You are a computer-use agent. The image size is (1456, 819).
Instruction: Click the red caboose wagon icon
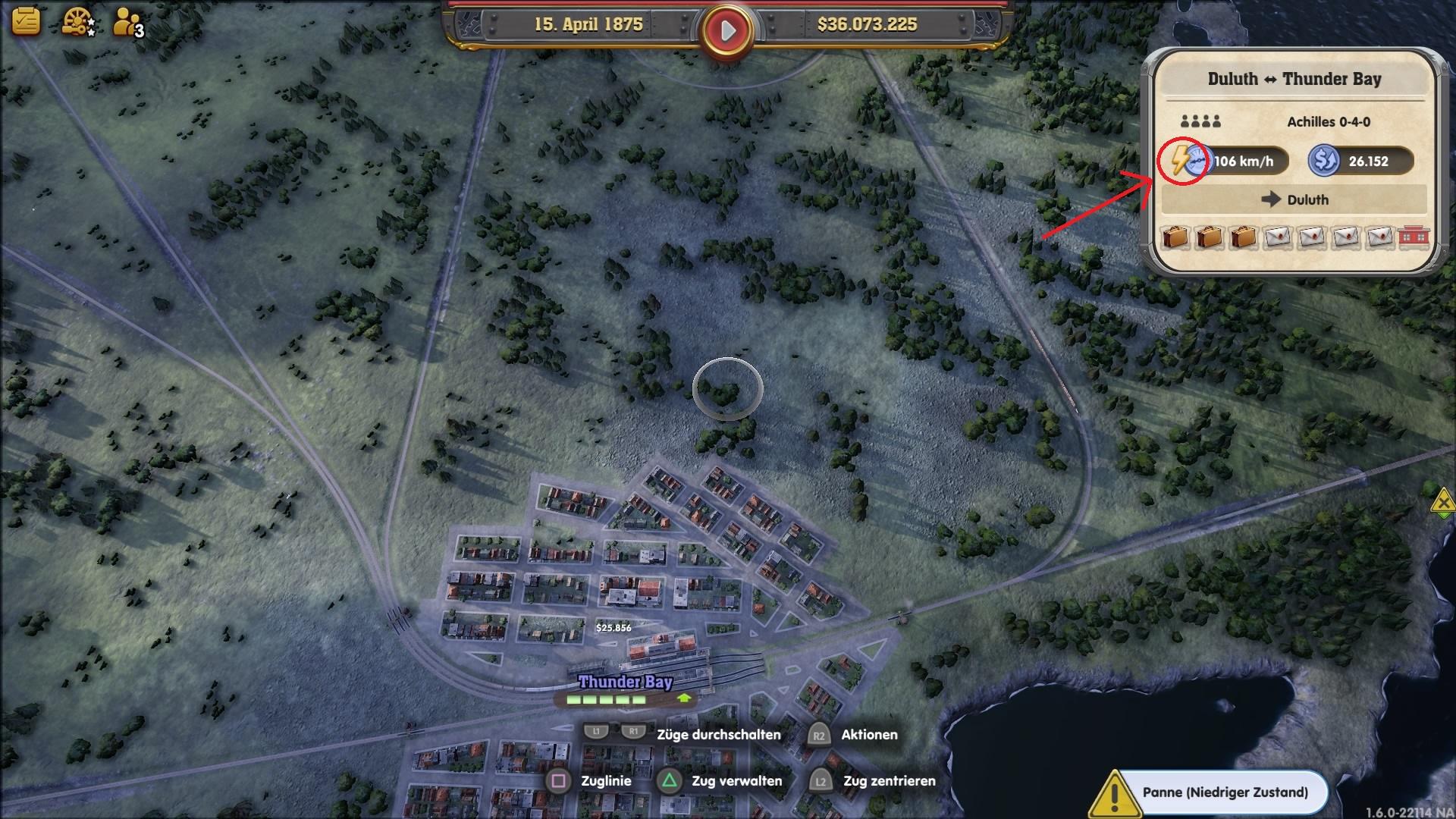point(1414,237)
